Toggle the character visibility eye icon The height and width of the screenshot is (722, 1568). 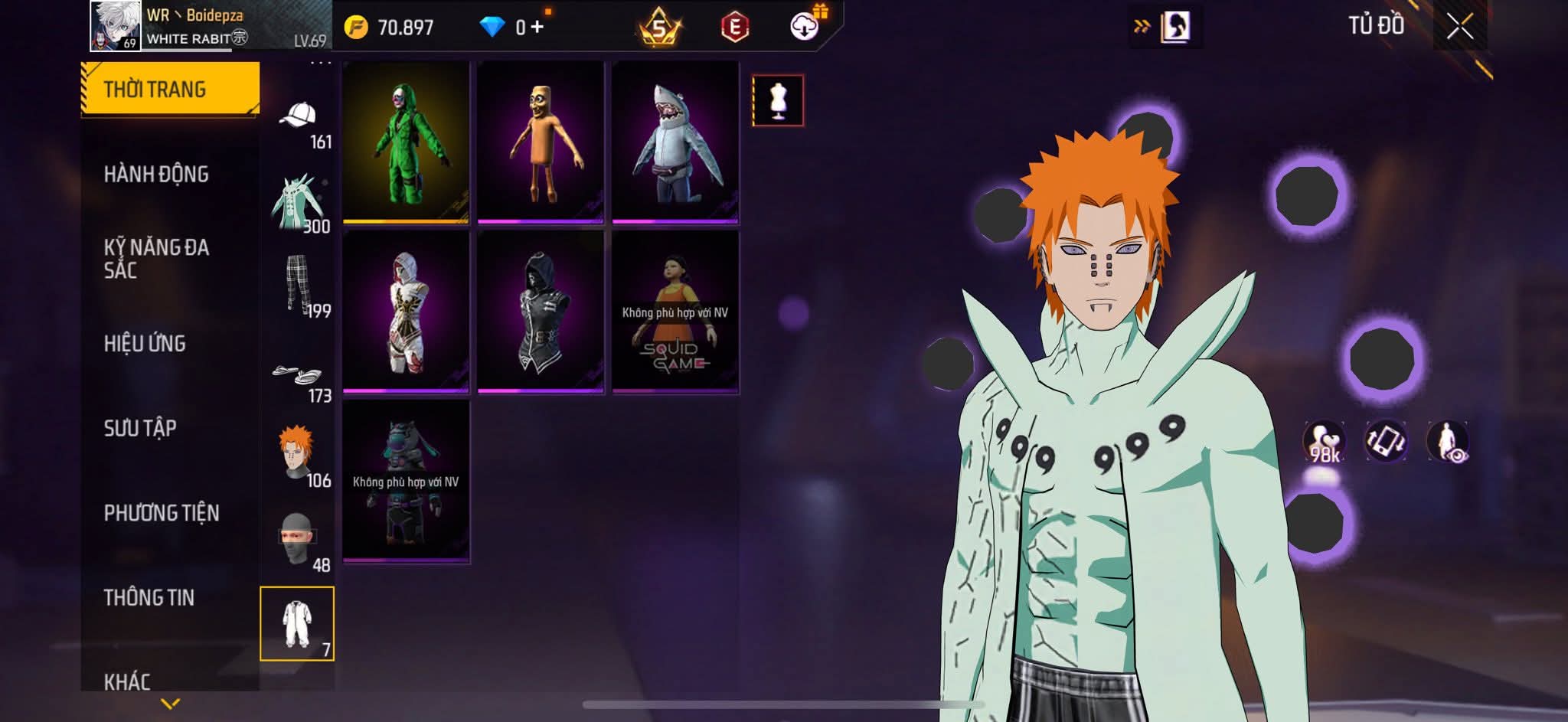(x=1447, y=442)
